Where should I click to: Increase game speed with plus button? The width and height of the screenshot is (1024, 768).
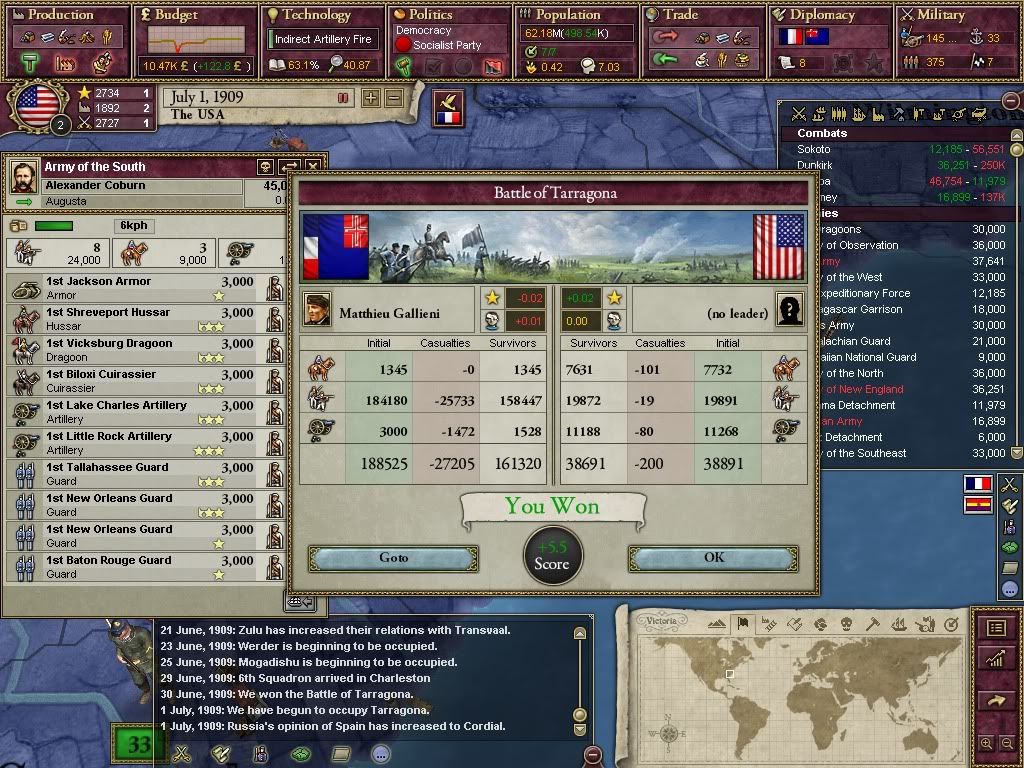[371, 98]
